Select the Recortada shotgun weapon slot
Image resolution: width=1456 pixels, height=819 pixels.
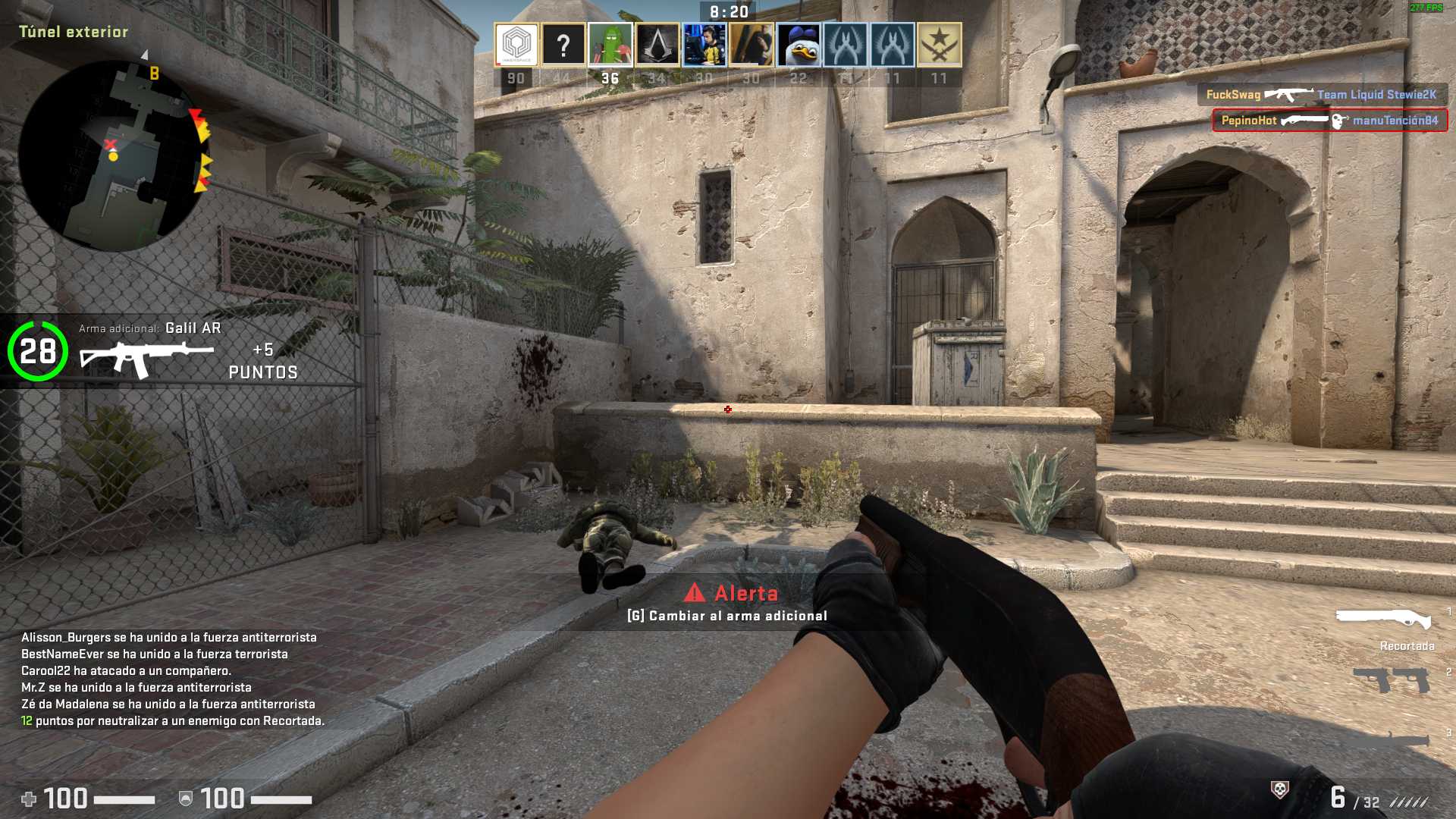(x=1383, y=618)
